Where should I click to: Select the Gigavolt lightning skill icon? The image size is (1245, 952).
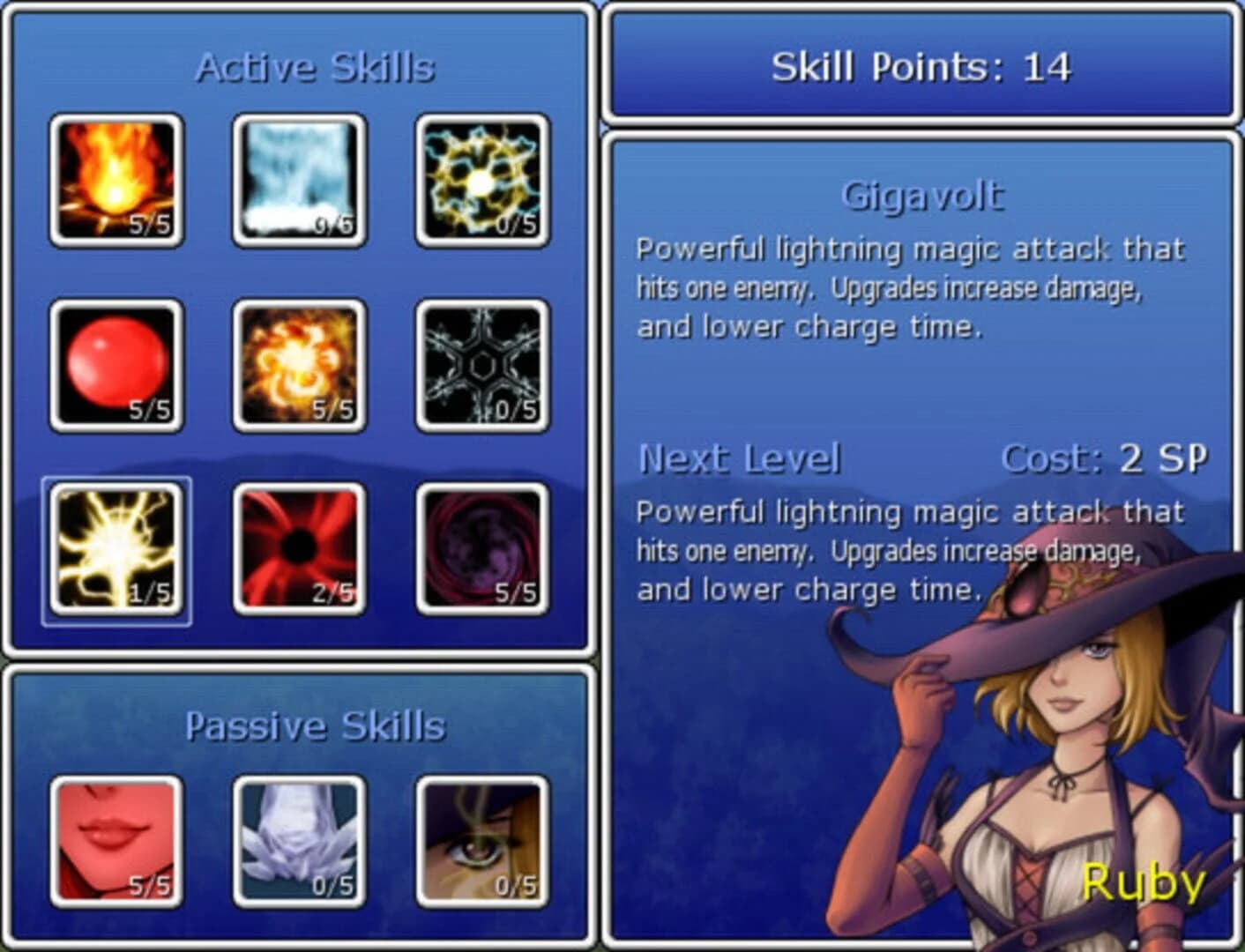coord(115,548)
